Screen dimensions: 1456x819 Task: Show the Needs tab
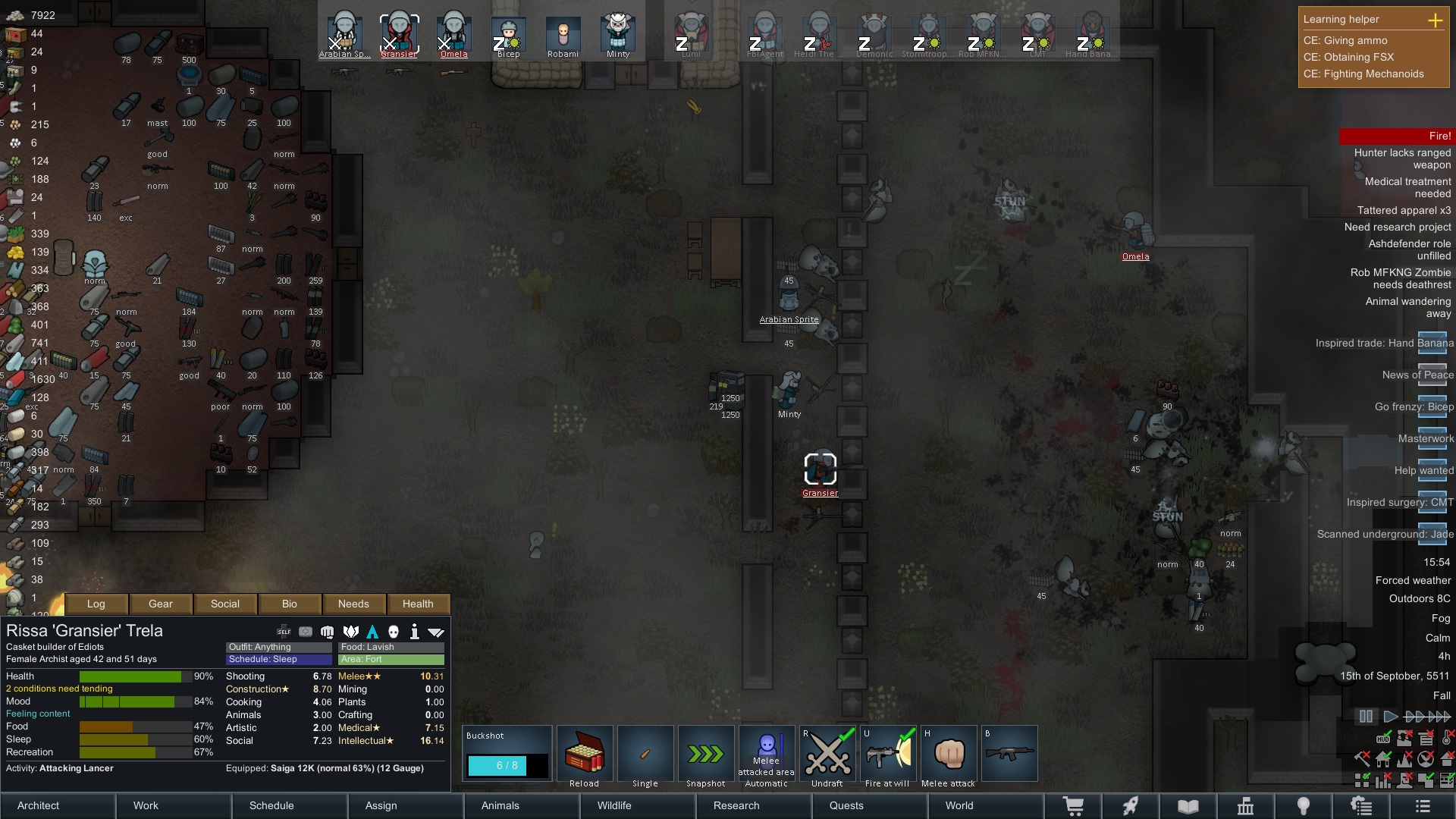click(353, 604)
